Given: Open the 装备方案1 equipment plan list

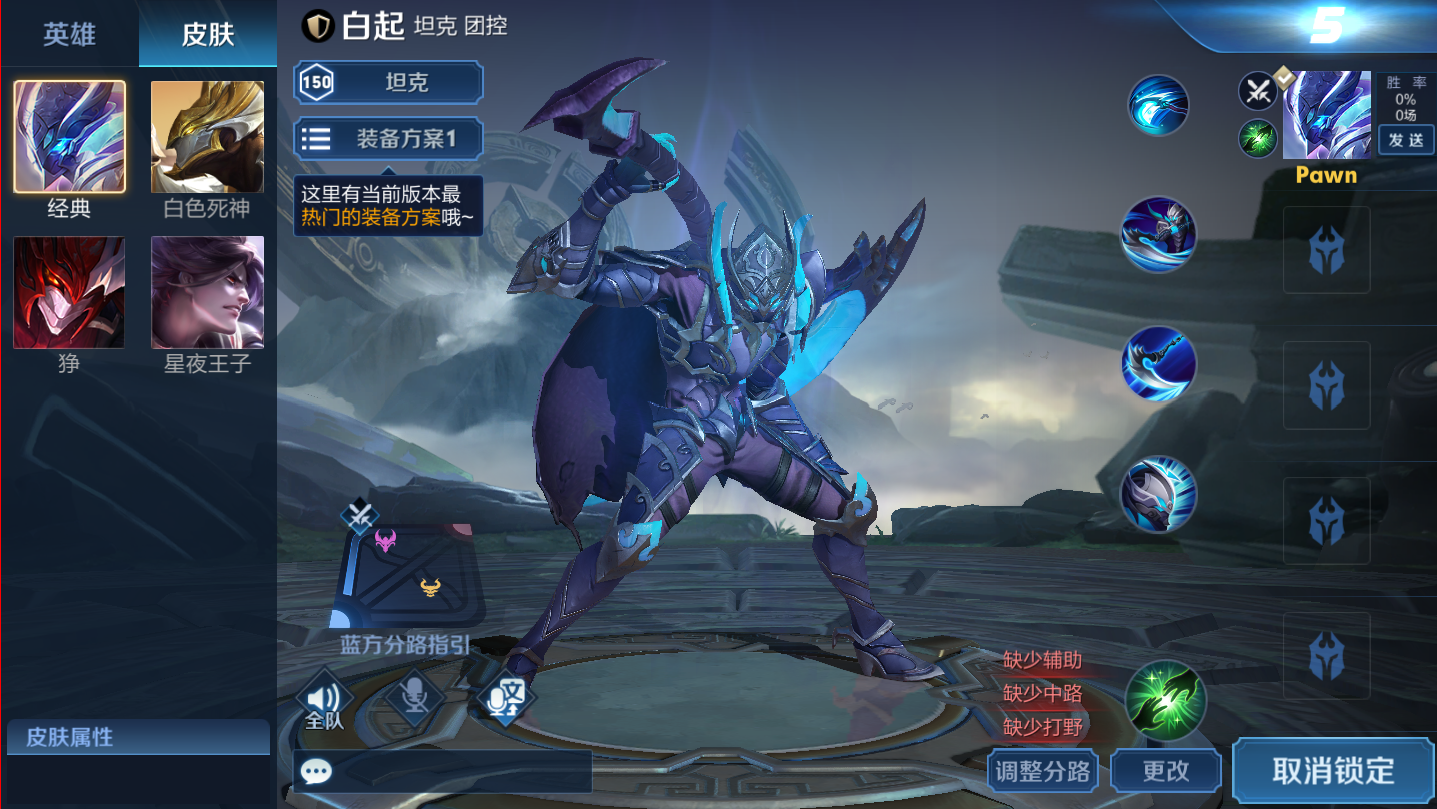Looking at the screenshot, I should [388, 139].
